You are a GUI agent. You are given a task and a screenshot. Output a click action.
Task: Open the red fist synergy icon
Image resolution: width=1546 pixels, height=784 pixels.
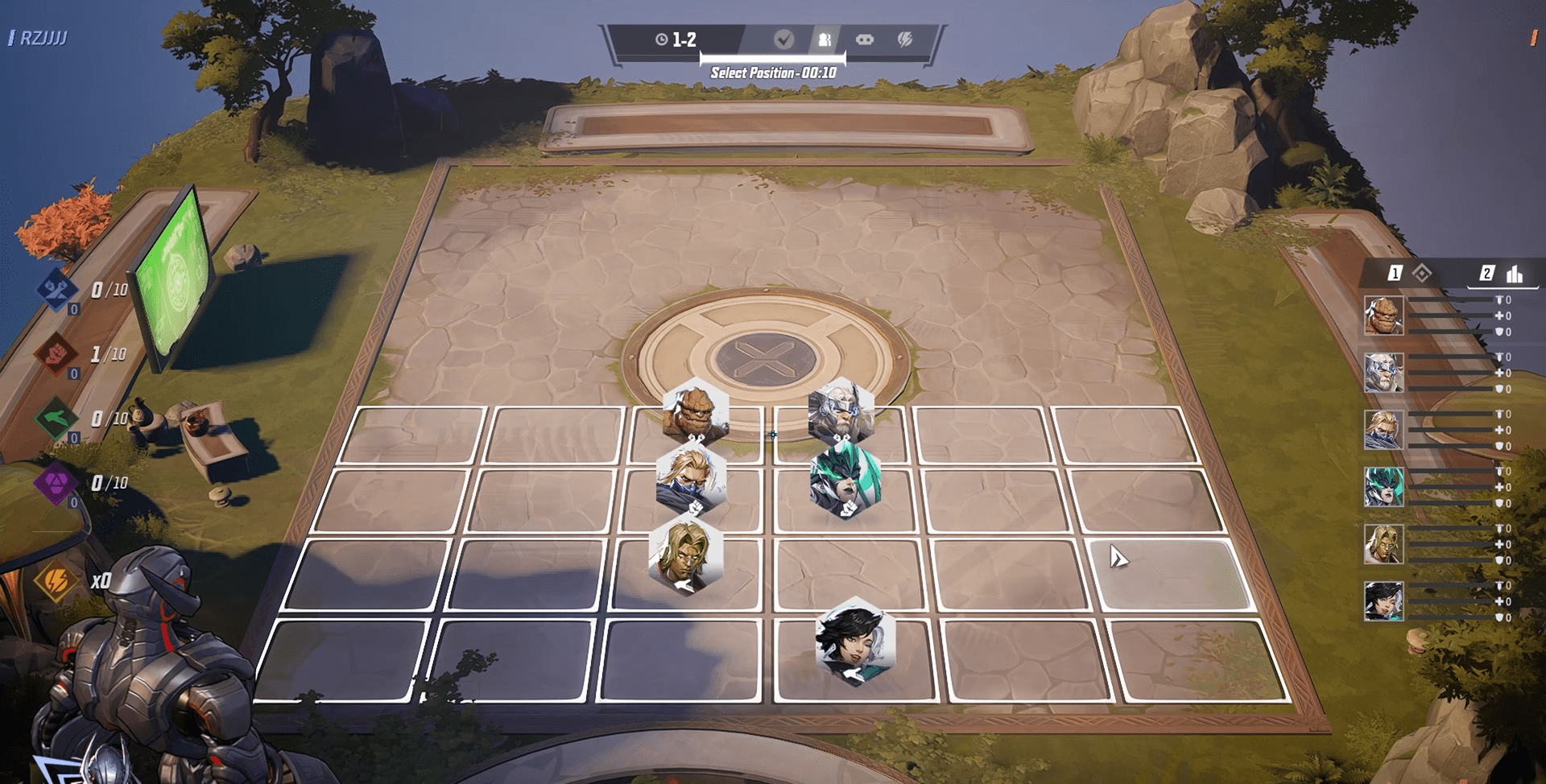pyautogui.click(x=56, y=354)
